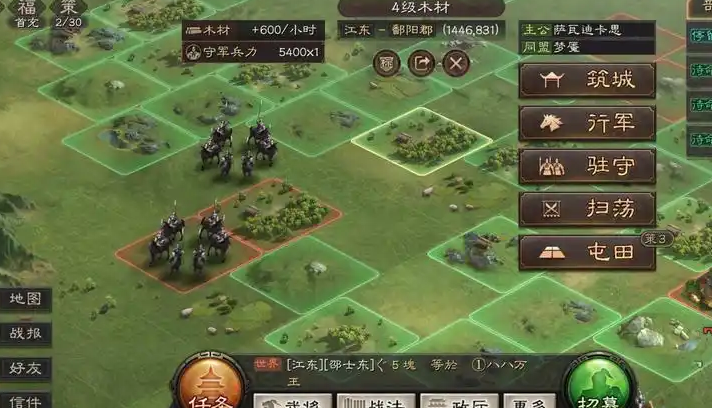This screenshot has height=408, width=712.
Task: Open the 地图 map menu
Action: pos(24,298)
